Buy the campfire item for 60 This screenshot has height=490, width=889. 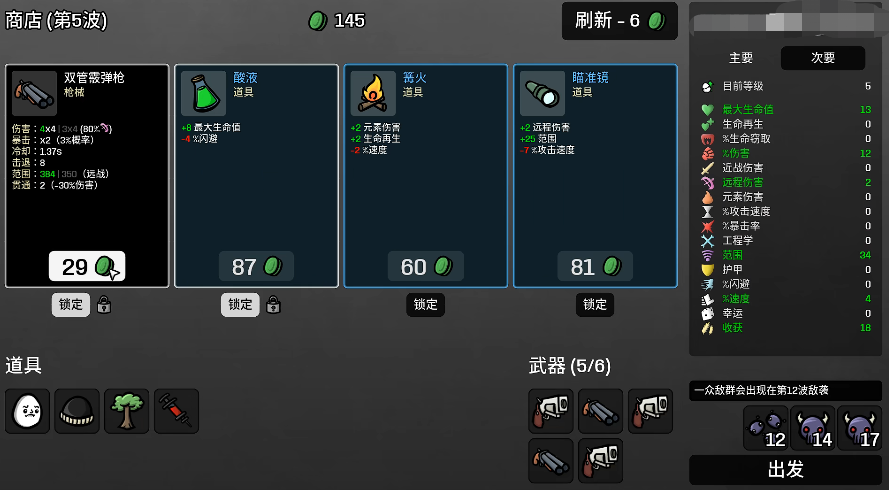pyautogui.click(x=426, y=266)
